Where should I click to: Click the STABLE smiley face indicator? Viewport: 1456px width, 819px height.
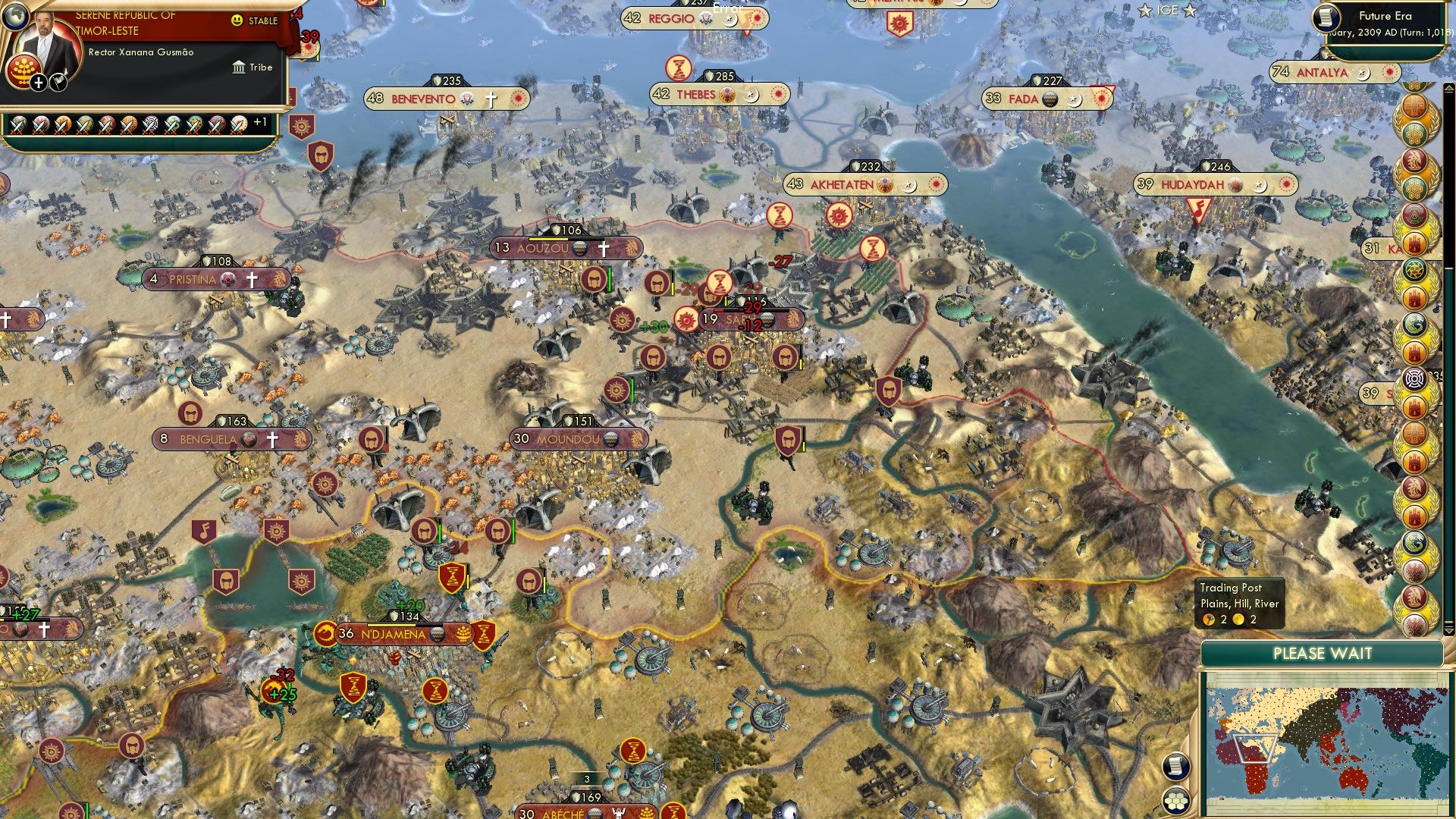[237, 20]
